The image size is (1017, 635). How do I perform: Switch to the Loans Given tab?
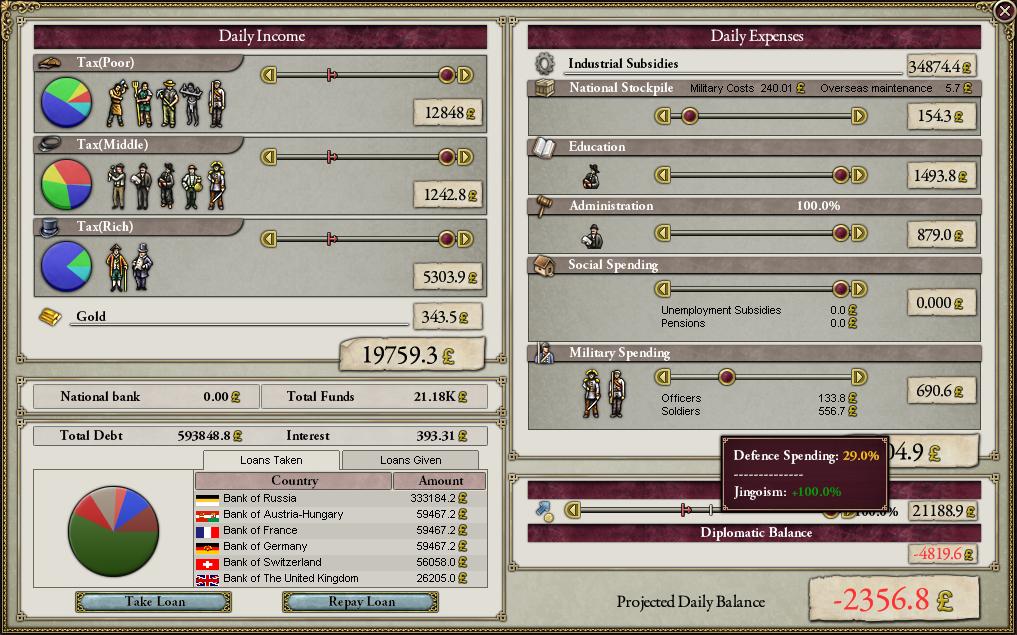[410, 460]
